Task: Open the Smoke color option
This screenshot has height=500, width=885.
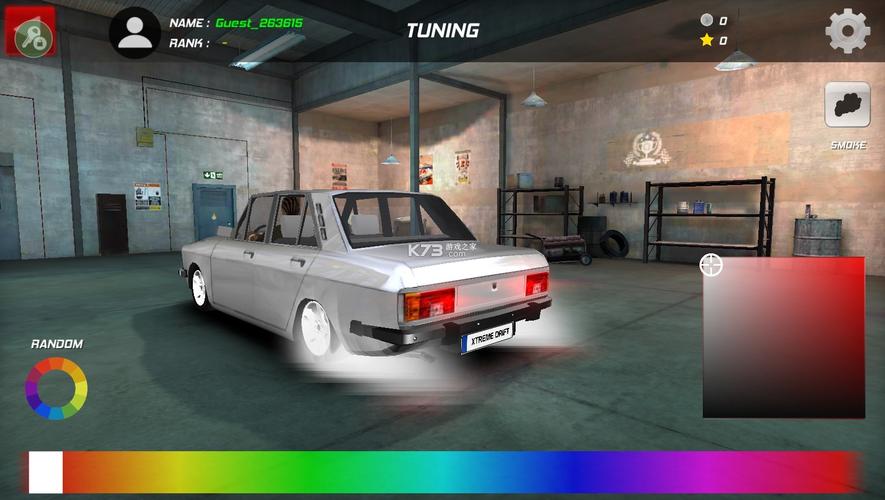Action: pos(847,105)
